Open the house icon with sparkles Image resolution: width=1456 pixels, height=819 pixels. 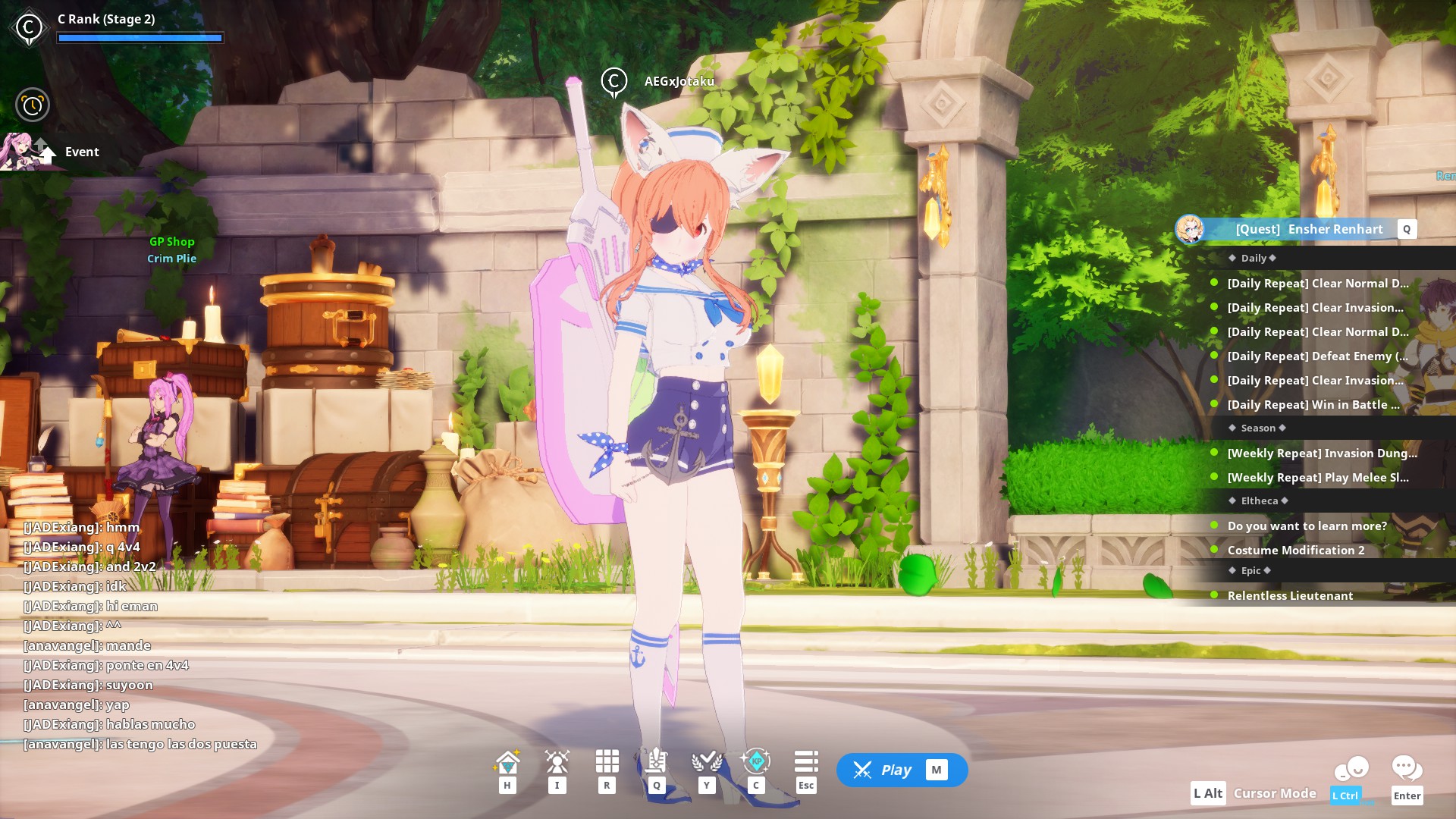(x=507, y=761)
